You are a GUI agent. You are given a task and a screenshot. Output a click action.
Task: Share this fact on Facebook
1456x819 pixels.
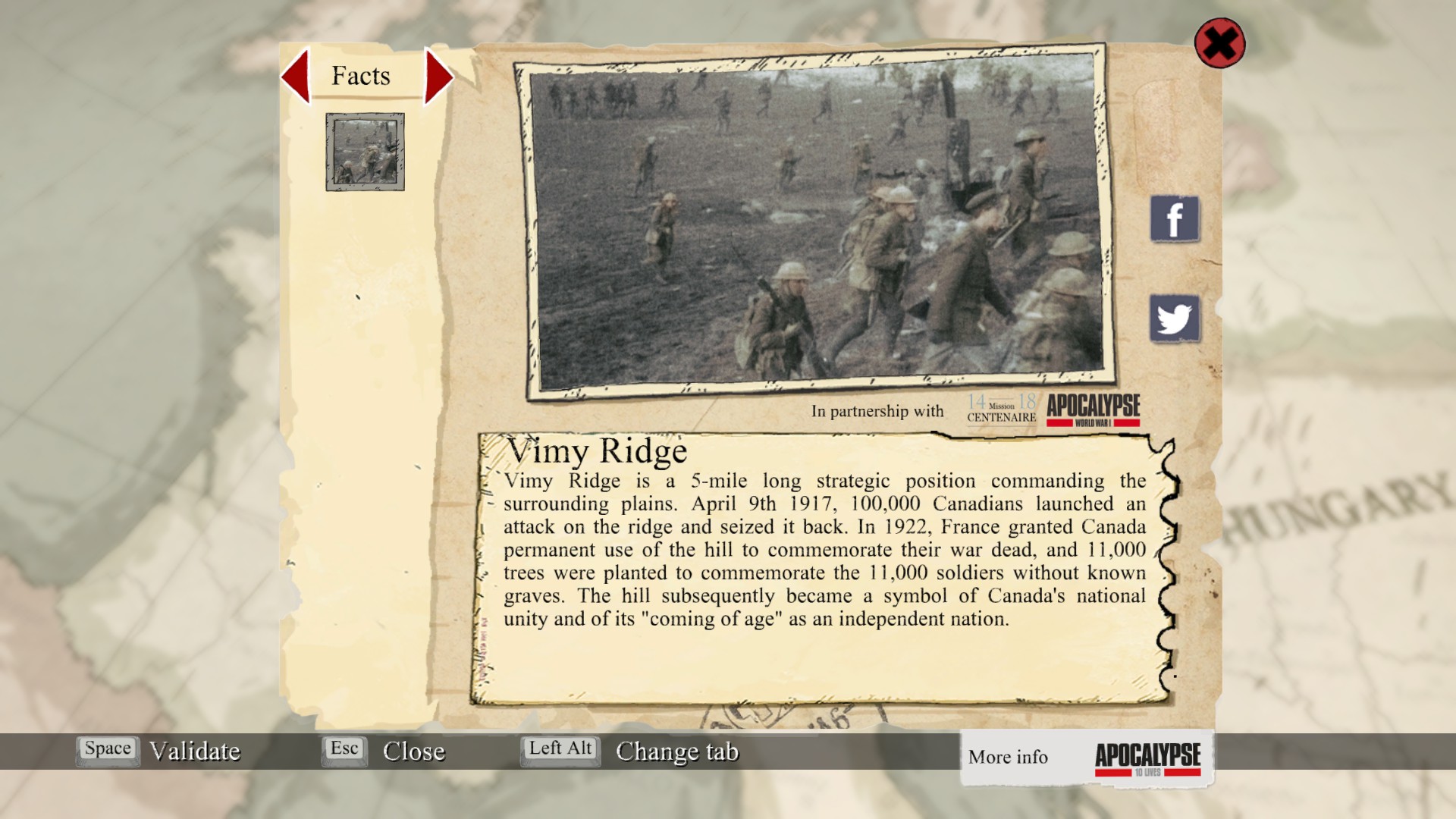pyautogui.click(x=1175, y=219)
